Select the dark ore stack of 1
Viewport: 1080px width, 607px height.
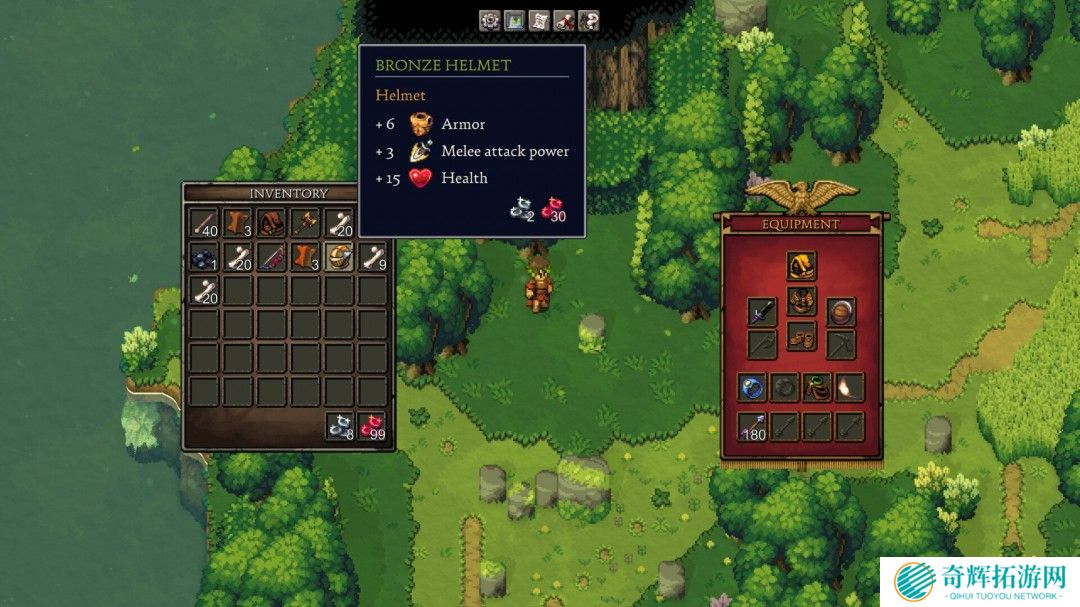click(x=205, y=257)
